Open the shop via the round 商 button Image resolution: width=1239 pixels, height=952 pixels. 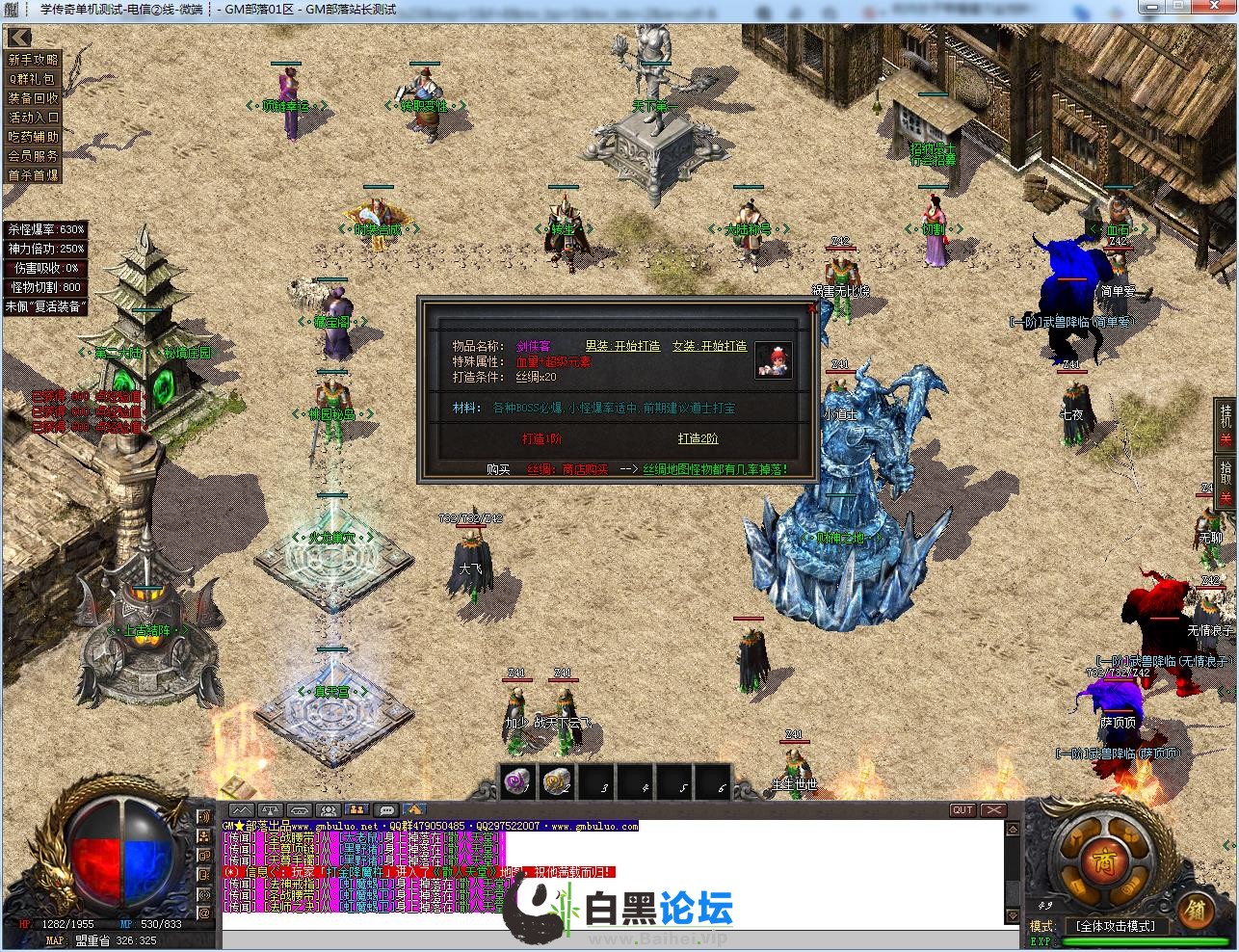(1097, 857)
